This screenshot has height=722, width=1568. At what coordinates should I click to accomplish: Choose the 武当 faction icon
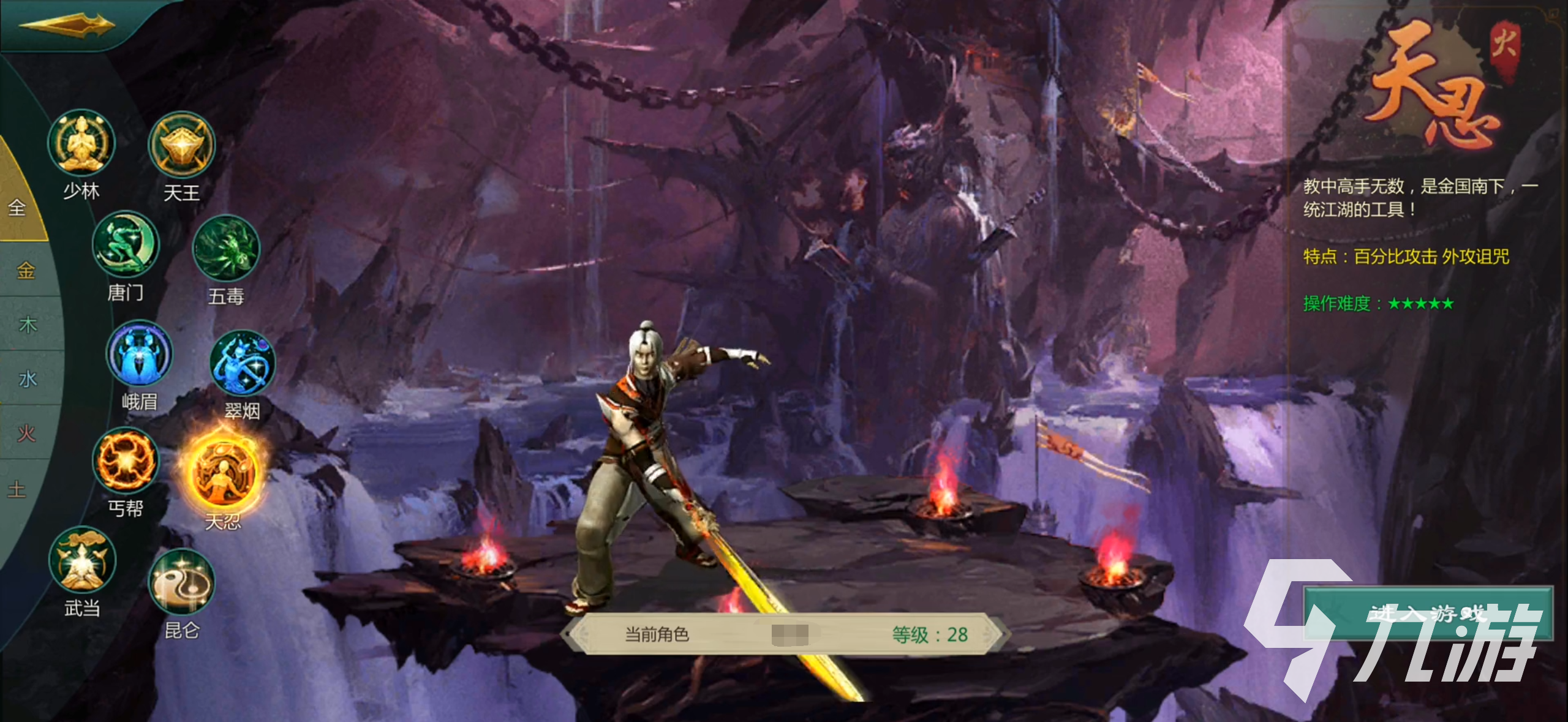point(82,560)
